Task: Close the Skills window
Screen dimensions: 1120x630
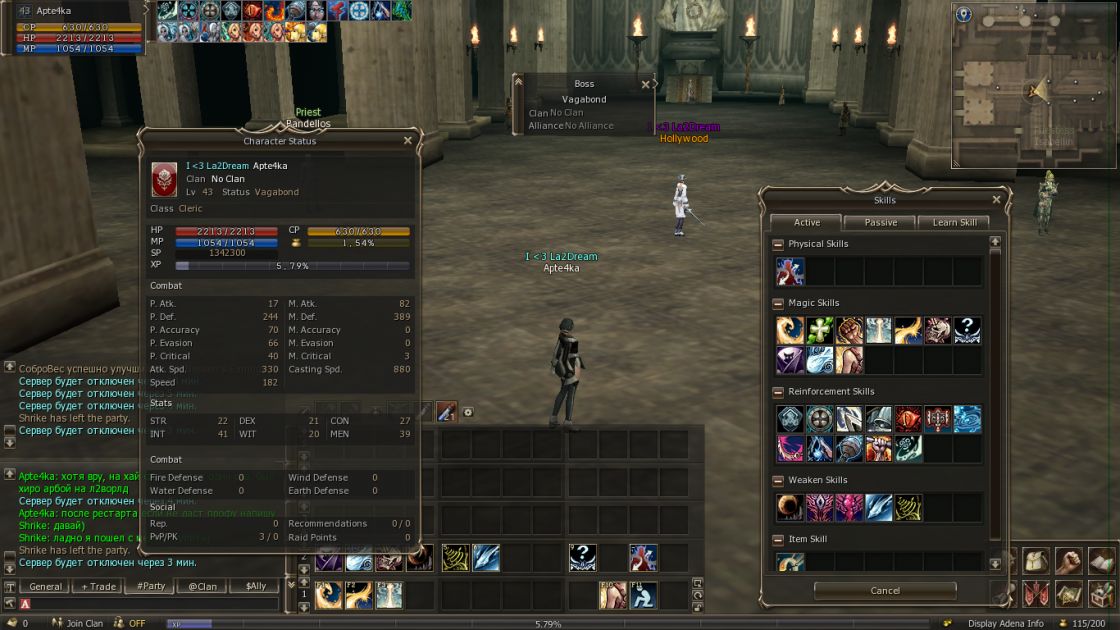Action: [995, 200]
